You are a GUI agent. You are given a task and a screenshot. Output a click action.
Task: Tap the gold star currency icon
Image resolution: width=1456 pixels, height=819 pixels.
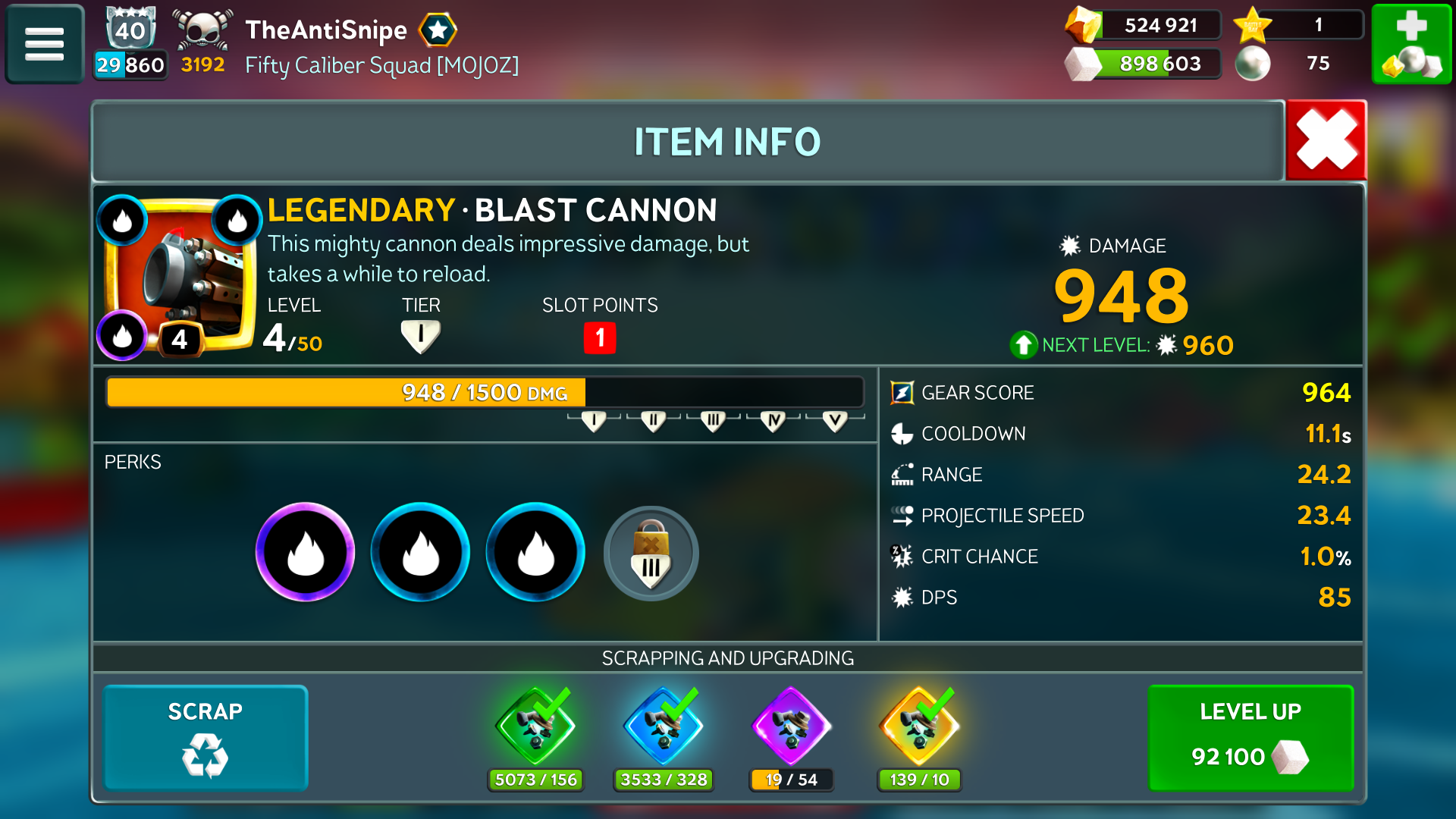point(1253,25)
